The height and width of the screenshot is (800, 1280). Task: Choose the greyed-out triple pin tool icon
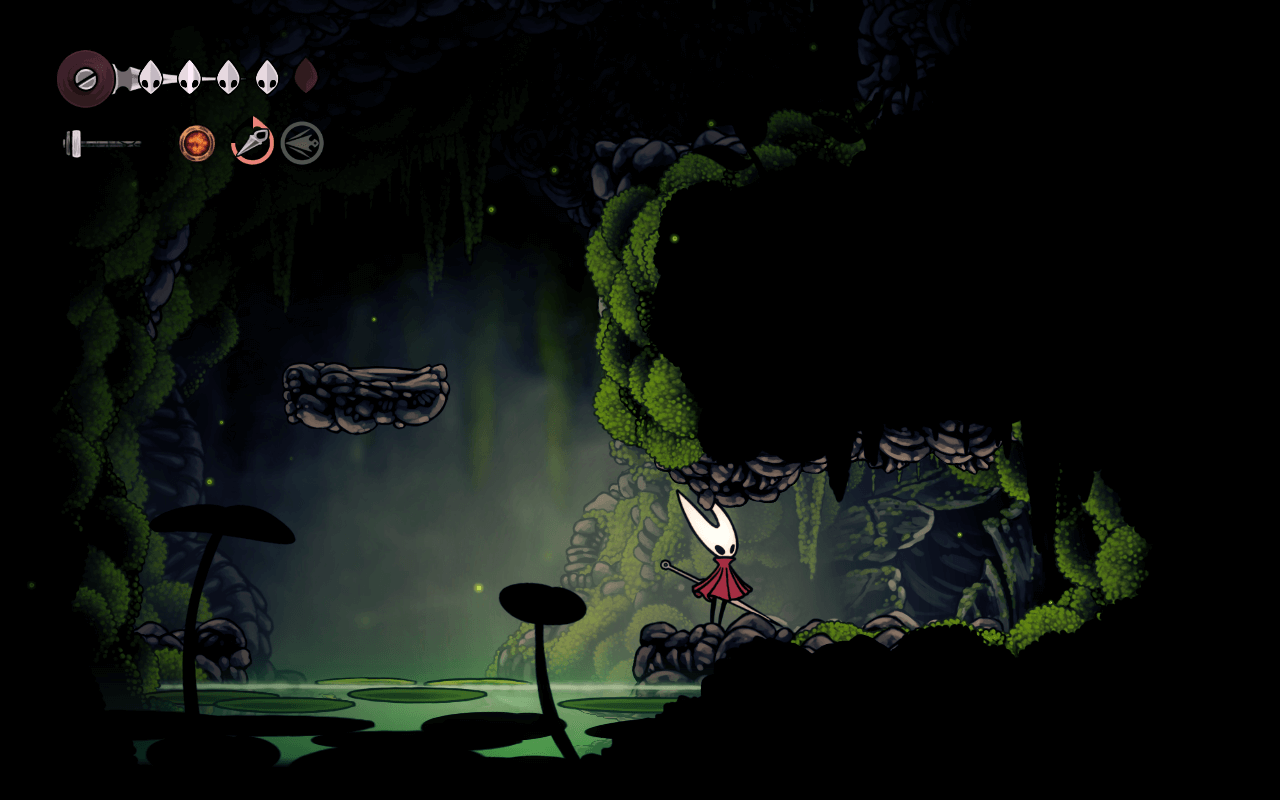pos(302,143)
